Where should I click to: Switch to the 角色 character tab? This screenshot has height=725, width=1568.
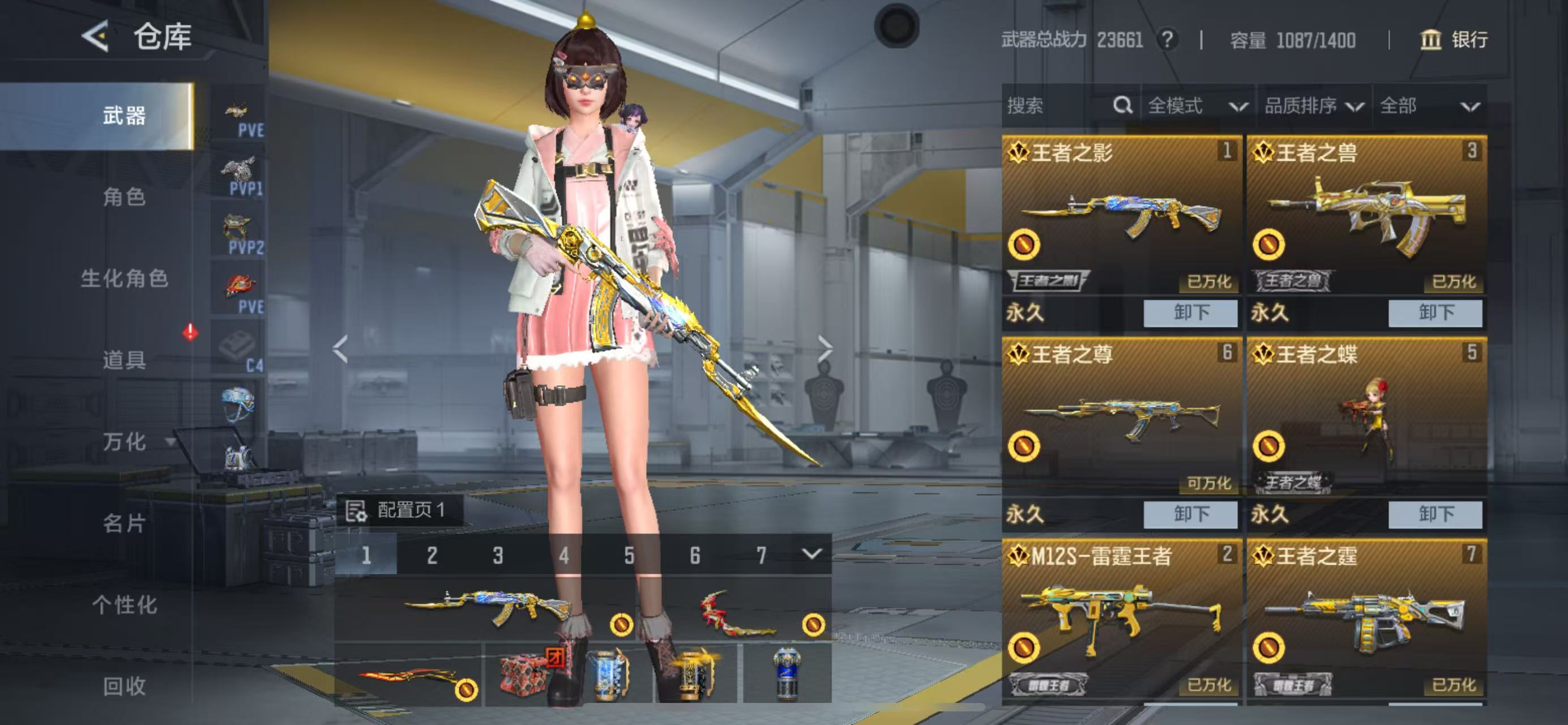[124, 197]
